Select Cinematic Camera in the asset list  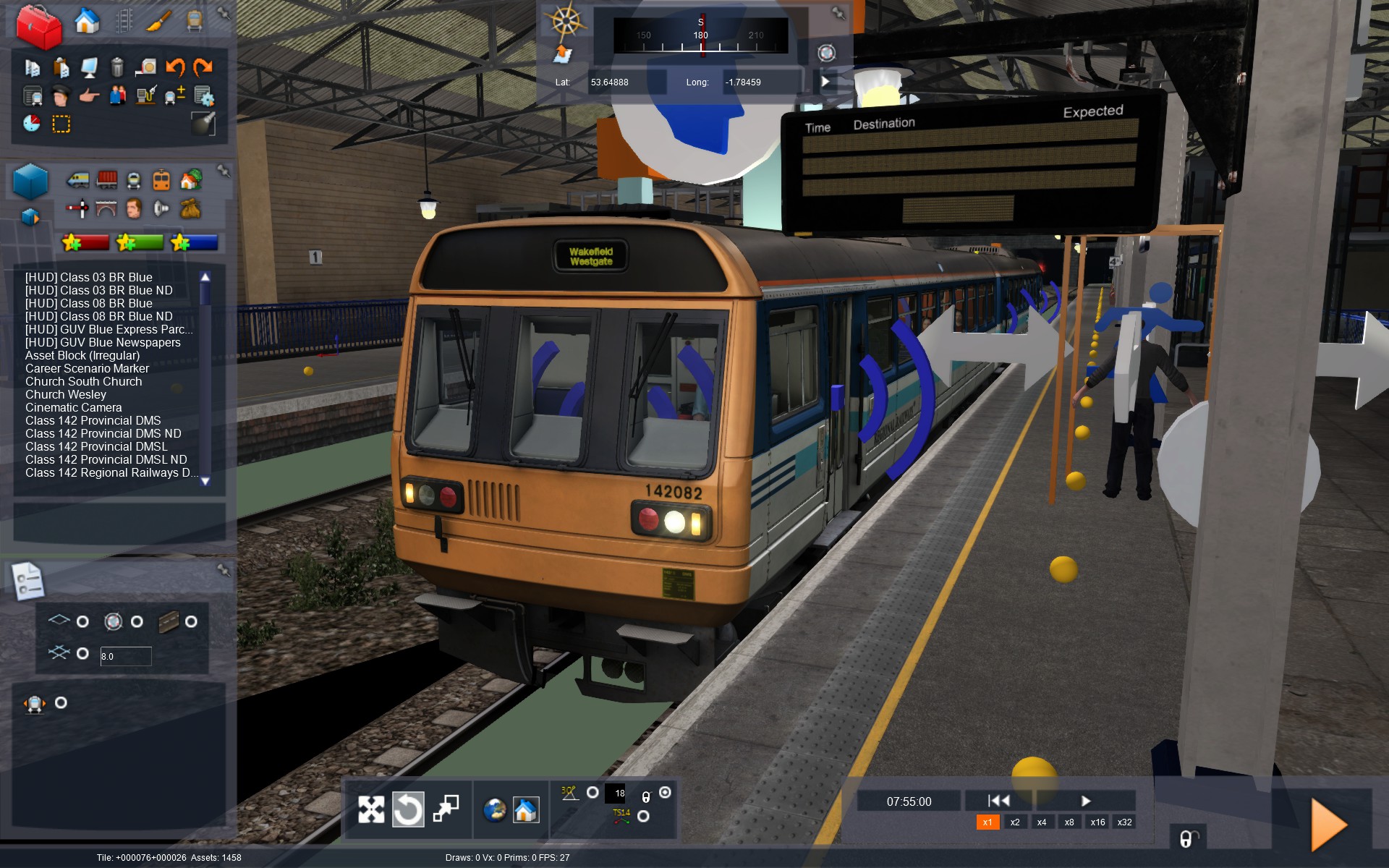pyautogui.click(x=73, y=407)
